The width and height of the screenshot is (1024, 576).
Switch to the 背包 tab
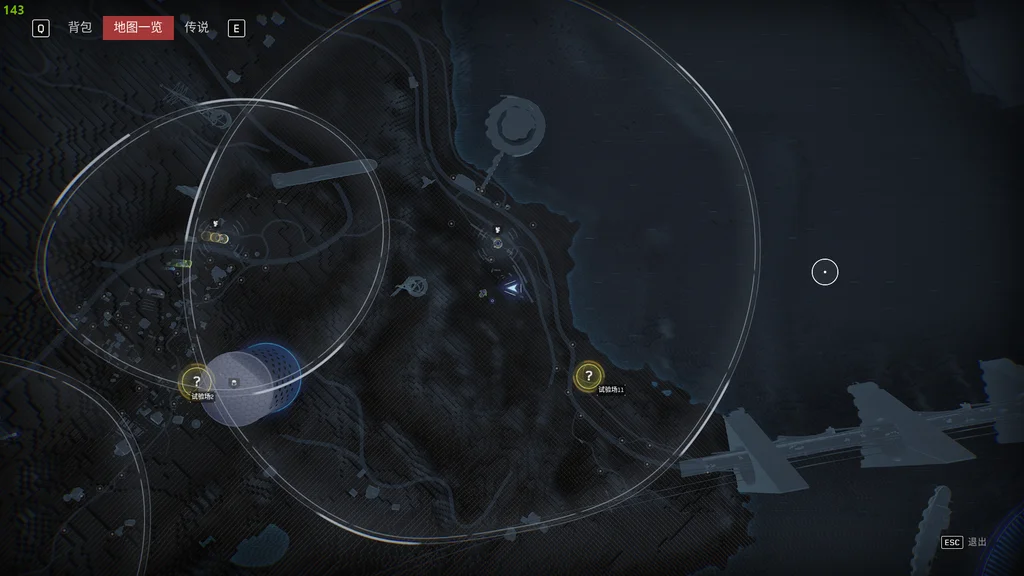point(80,28)
